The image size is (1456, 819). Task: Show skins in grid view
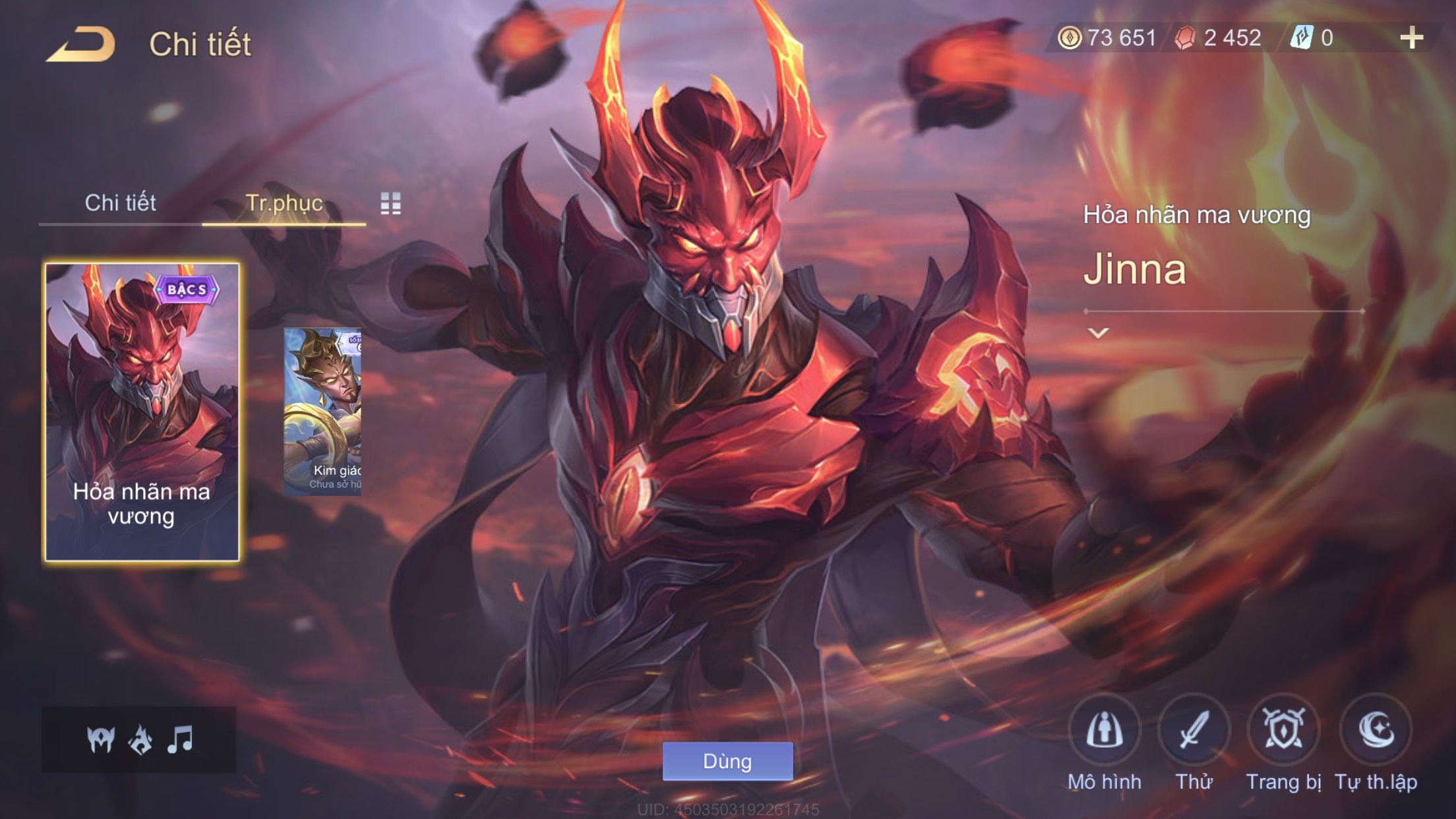[x=390, y=204]
